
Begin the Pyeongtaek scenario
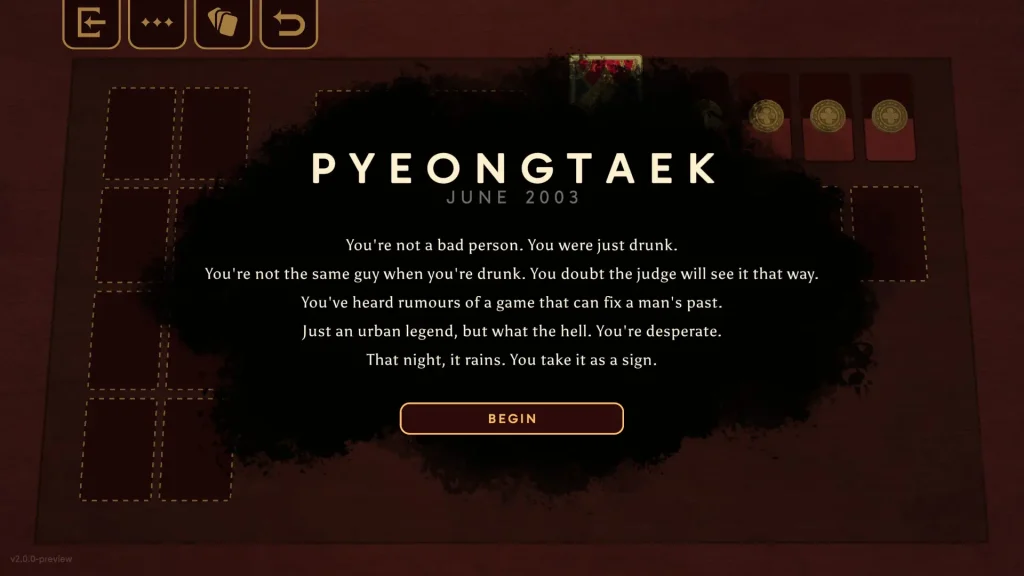[x=511, y=418]
